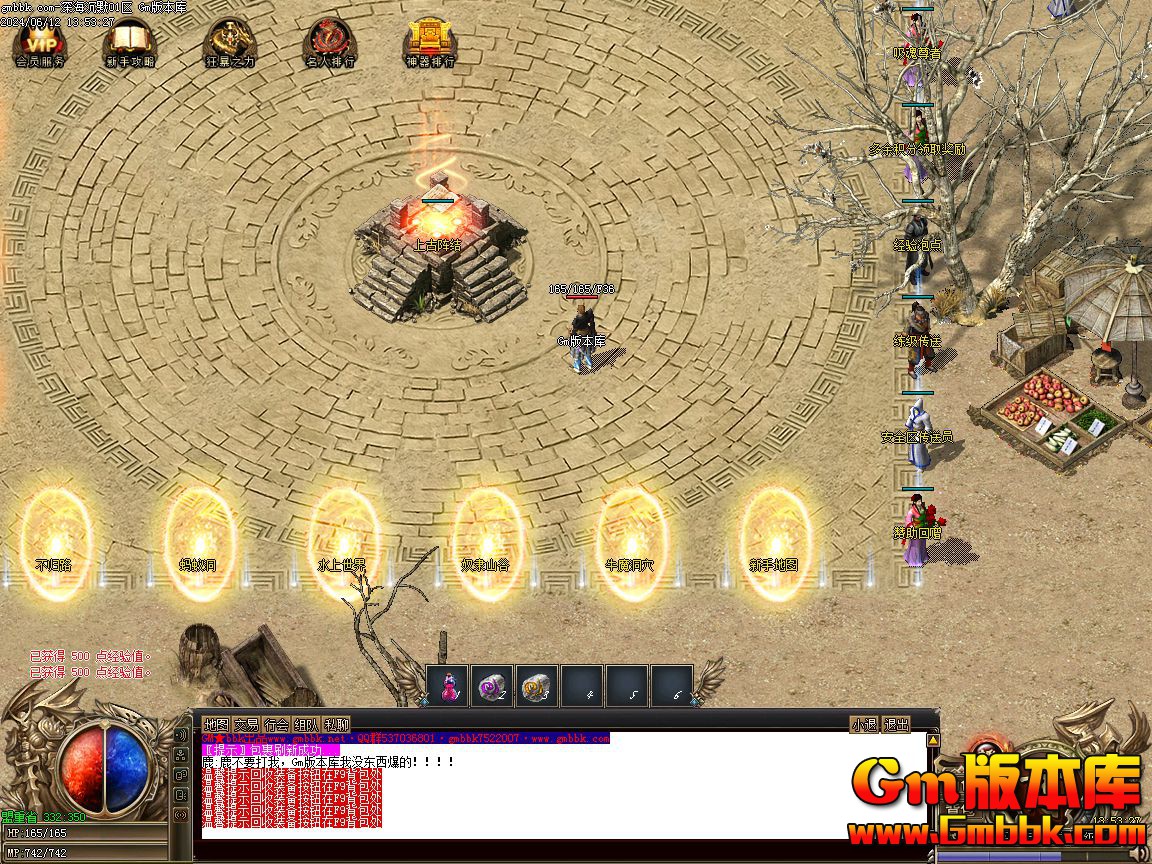Open the 神器排行 throne icon

[x=430, y=42]
